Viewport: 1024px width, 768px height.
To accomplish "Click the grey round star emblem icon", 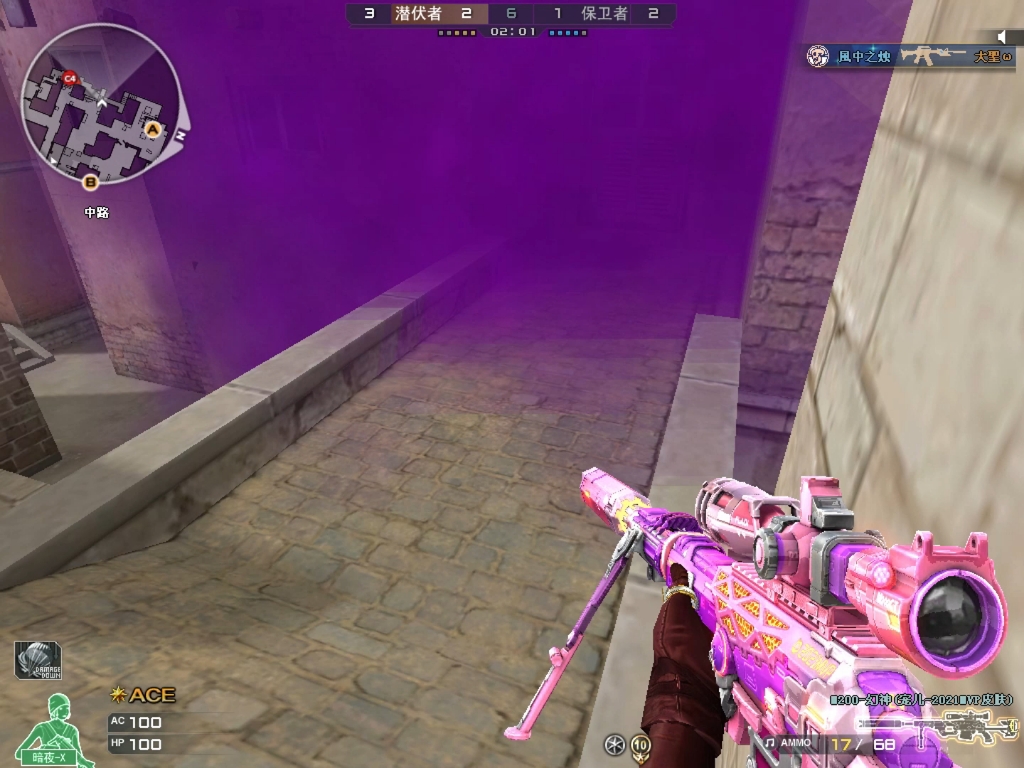I will pos(615,744).
